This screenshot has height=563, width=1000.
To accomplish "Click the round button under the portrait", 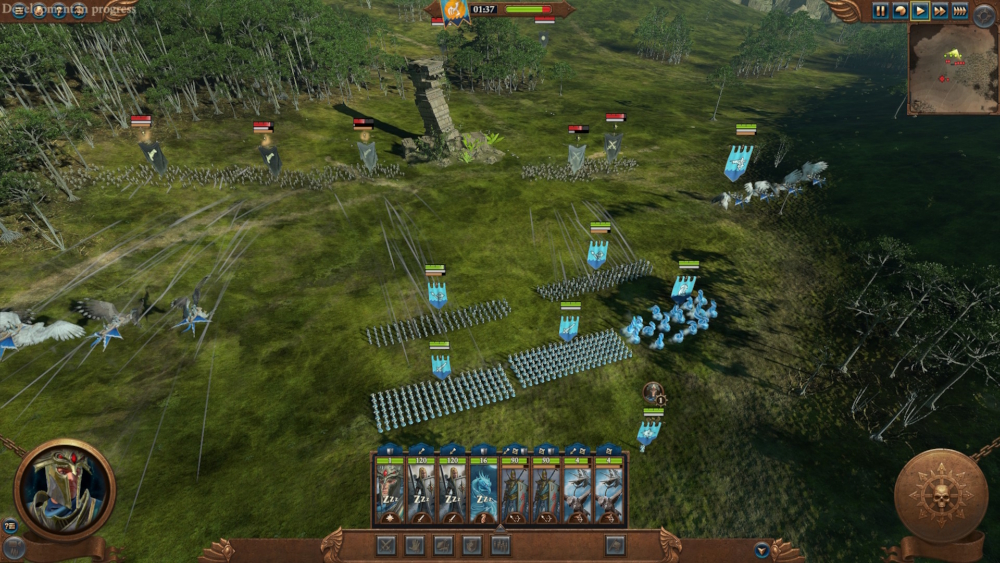I will tap(14, 547).
